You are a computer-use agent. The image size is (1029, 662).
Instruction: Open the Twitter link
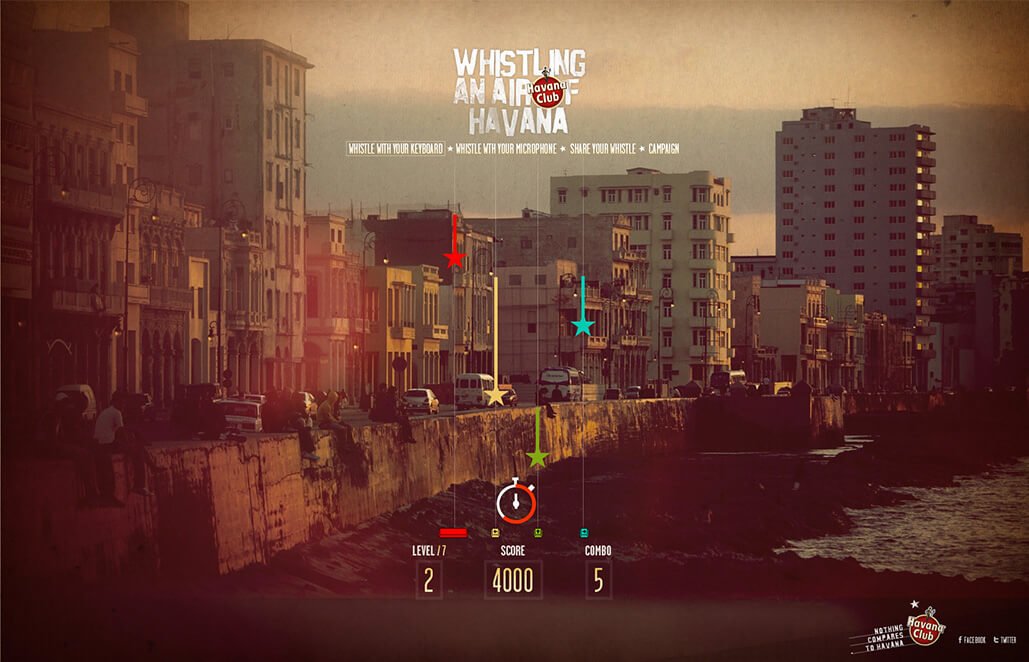click(1006, 639)
